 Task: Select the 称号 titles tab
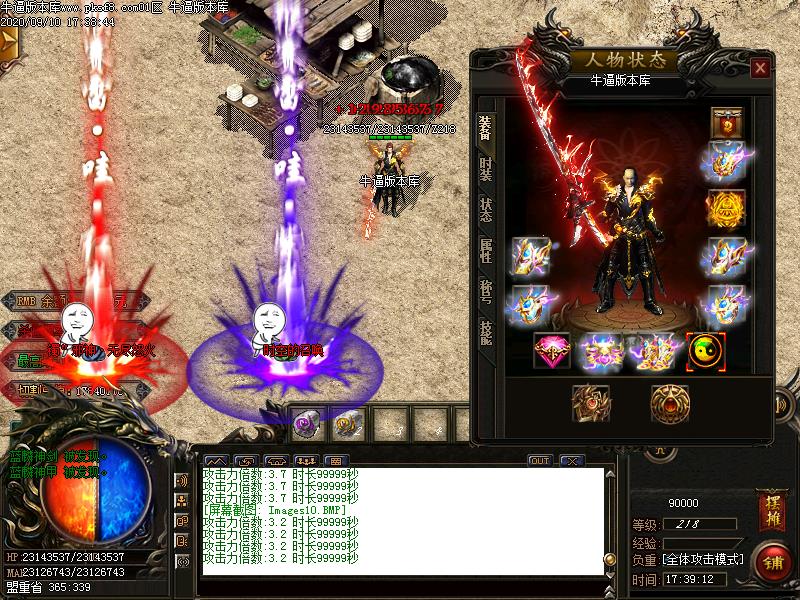point(485,292)
